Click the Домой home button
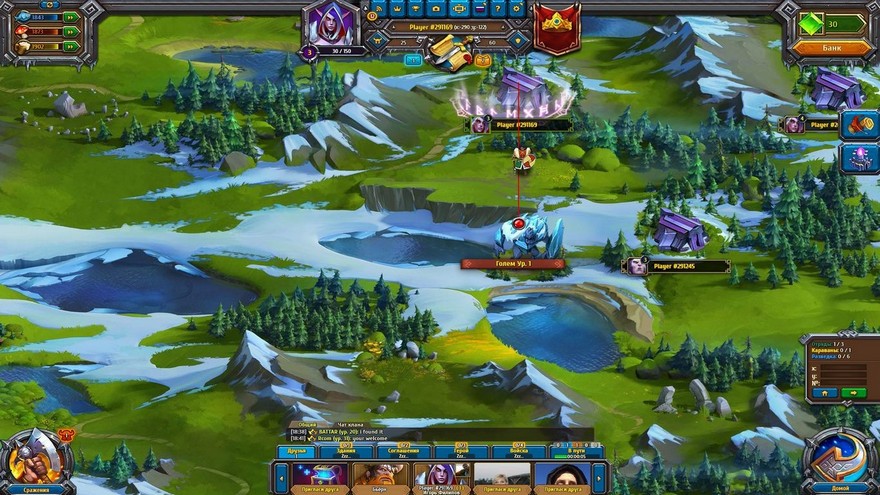The image size is (880, 495). click(839, 463)
